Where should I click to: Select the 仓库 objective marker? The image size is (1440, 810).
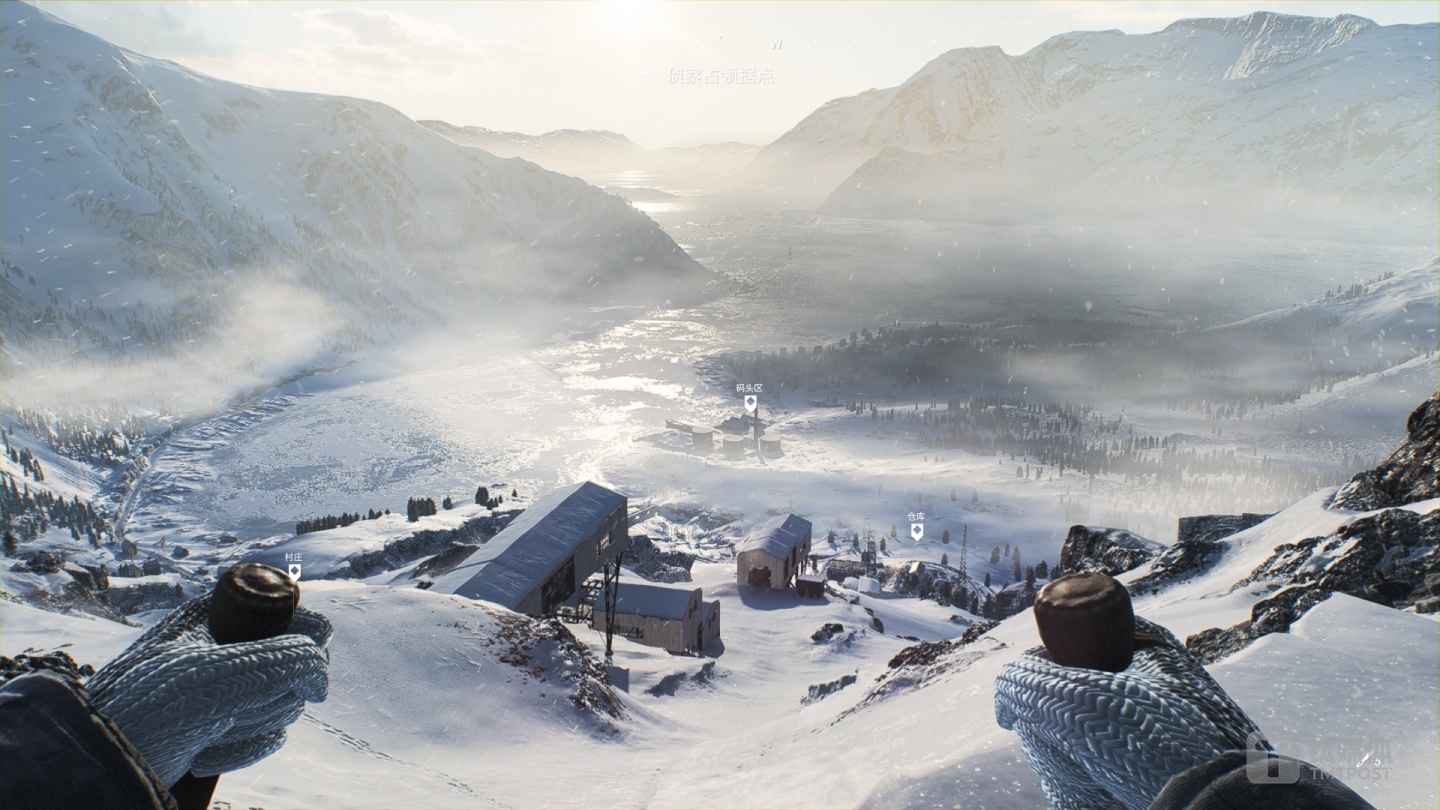tap(916, 531)
